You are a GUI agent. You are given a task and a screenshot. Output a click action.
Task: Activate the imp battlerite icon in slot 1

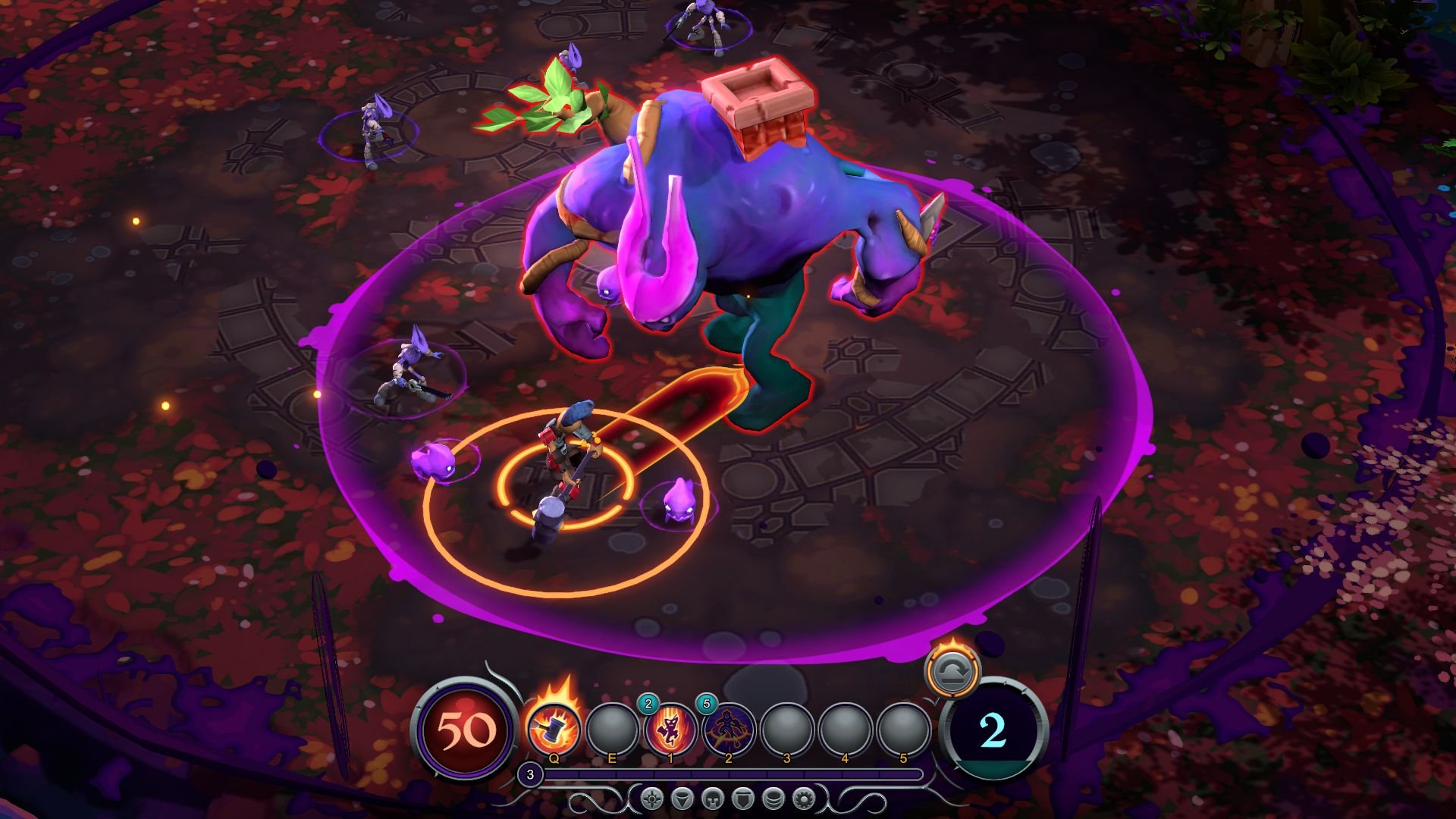(x=670, y=730)
